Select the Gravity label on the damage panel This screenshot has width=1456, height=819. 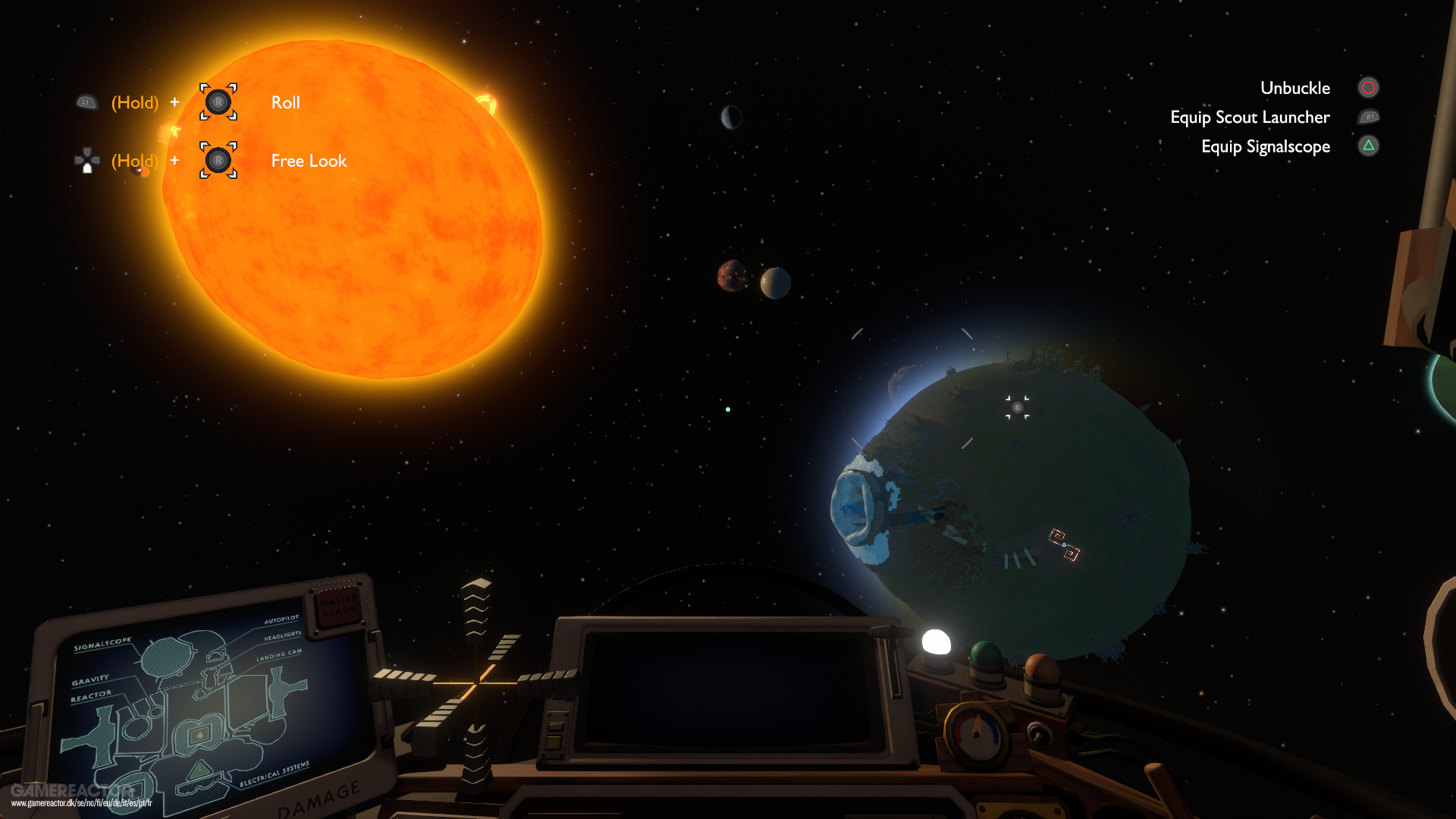pos(90,680)
